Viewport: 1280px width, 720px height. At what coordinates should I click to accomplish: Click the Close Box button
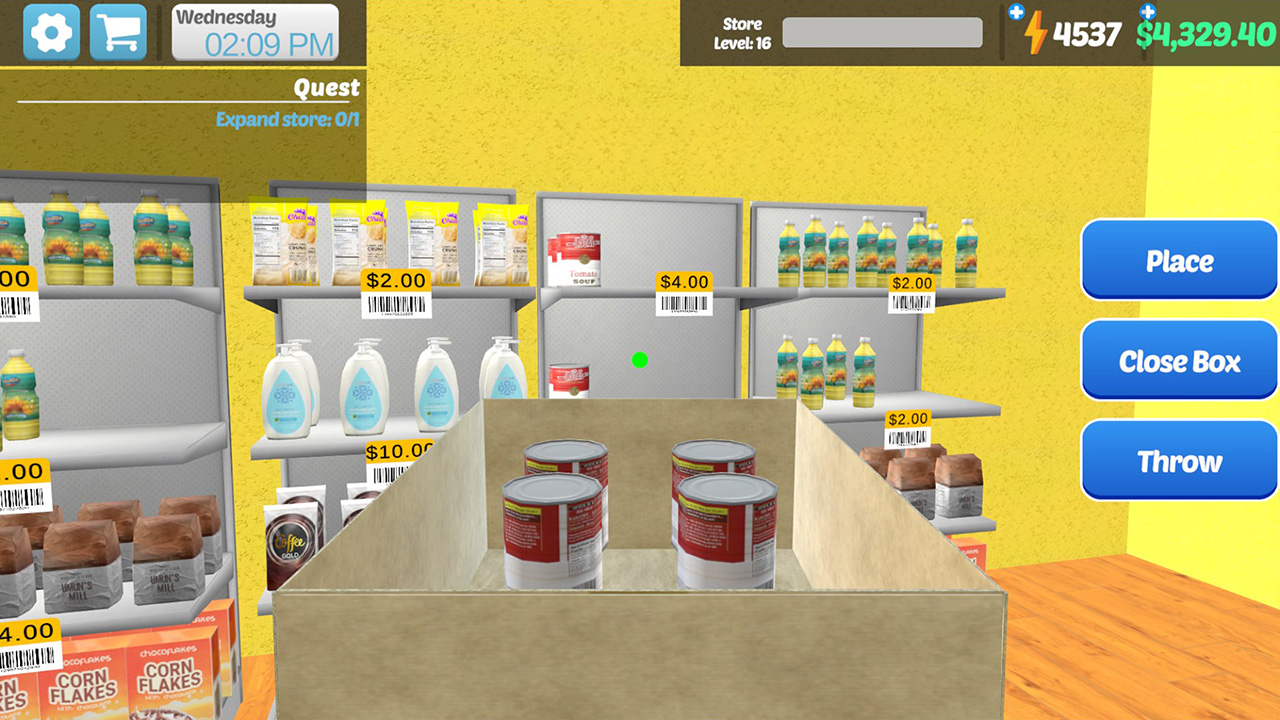[x=1178, y=360]
